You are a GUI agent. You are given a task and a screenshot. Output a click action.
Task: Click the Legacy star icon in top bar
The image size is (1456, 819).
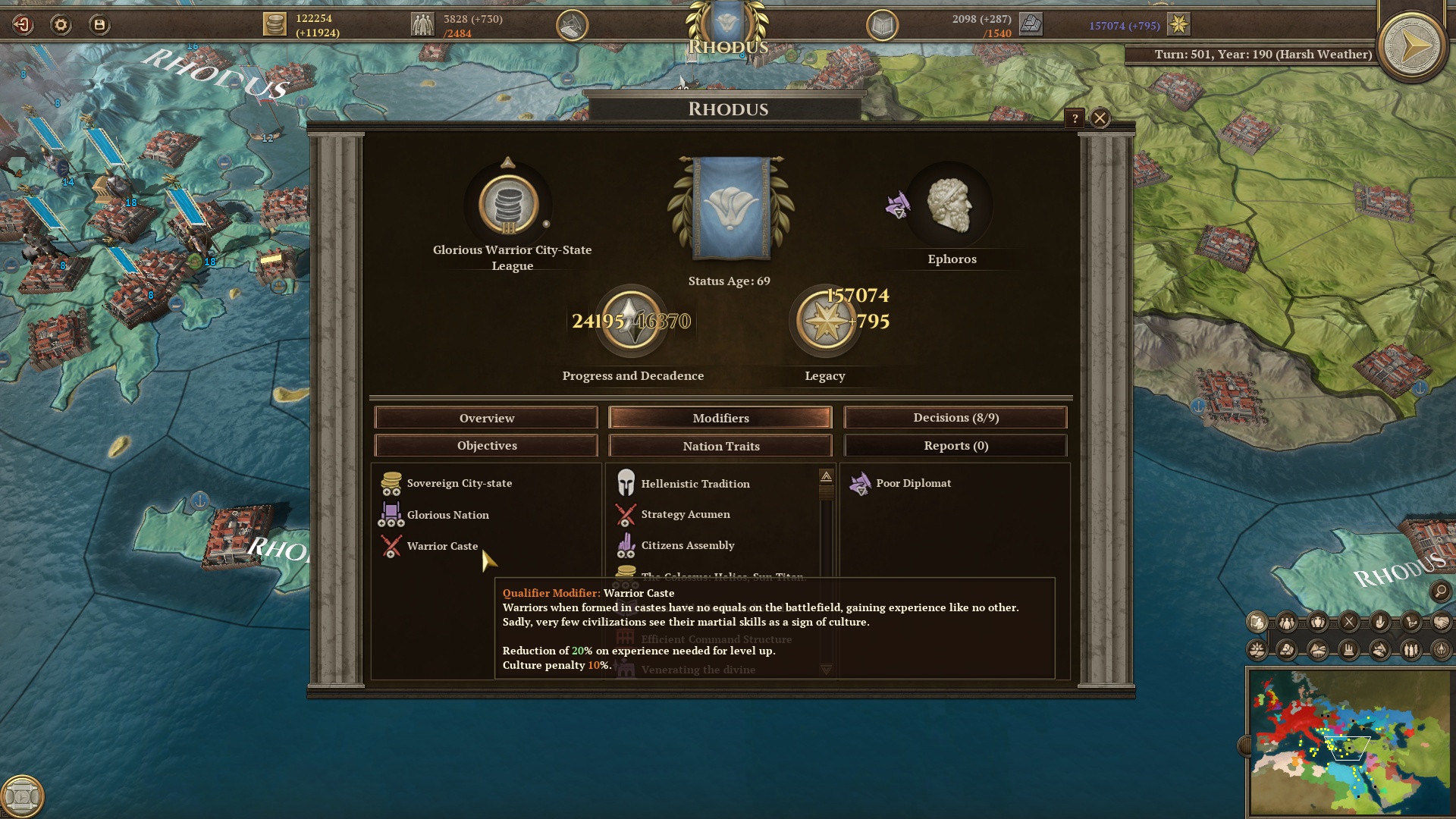1179,24
